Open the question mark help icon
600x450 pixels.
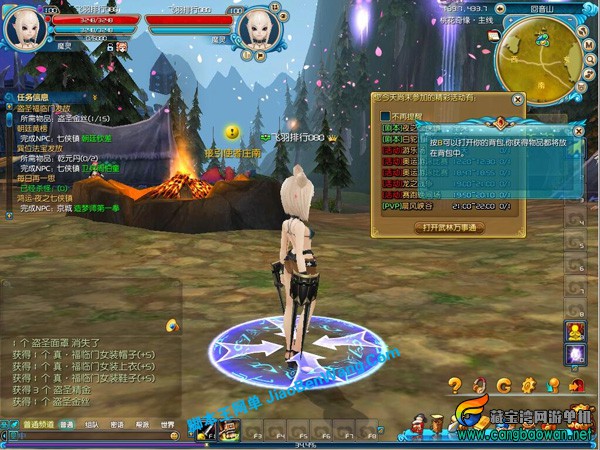tap(455, 385)
